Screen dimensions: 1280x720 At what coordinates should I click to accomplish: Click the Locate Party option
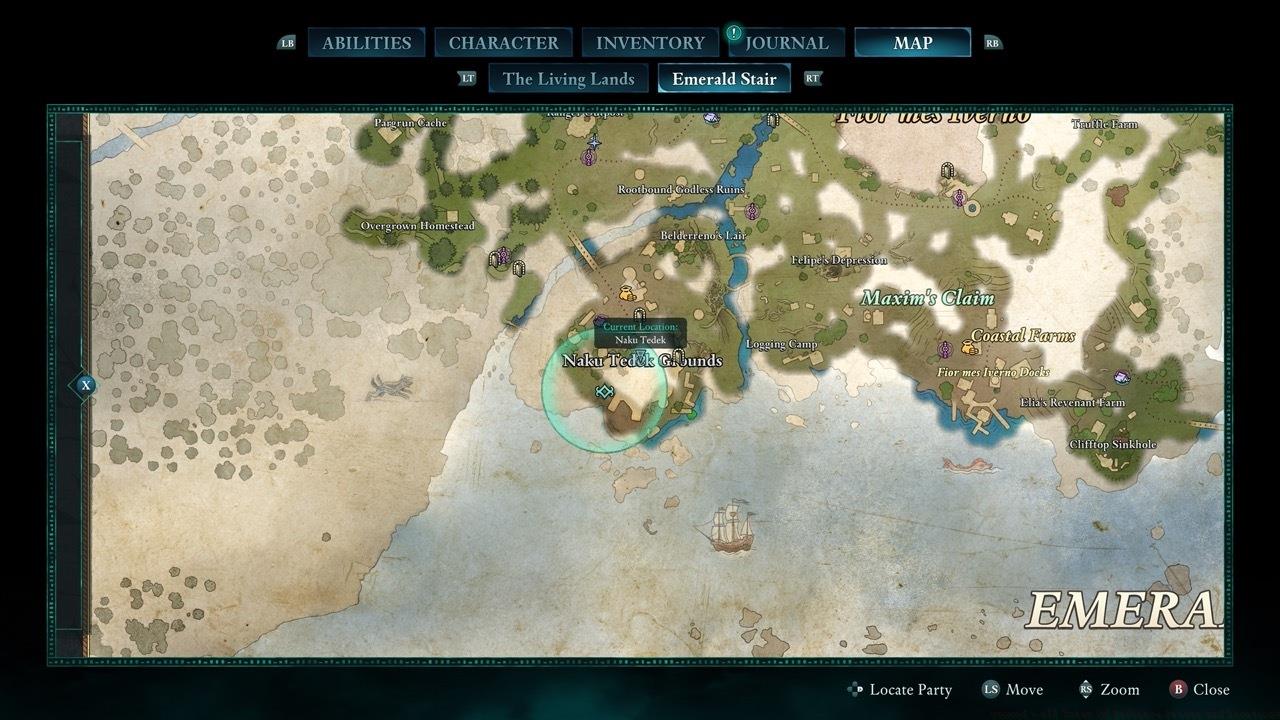coord(899,689)
